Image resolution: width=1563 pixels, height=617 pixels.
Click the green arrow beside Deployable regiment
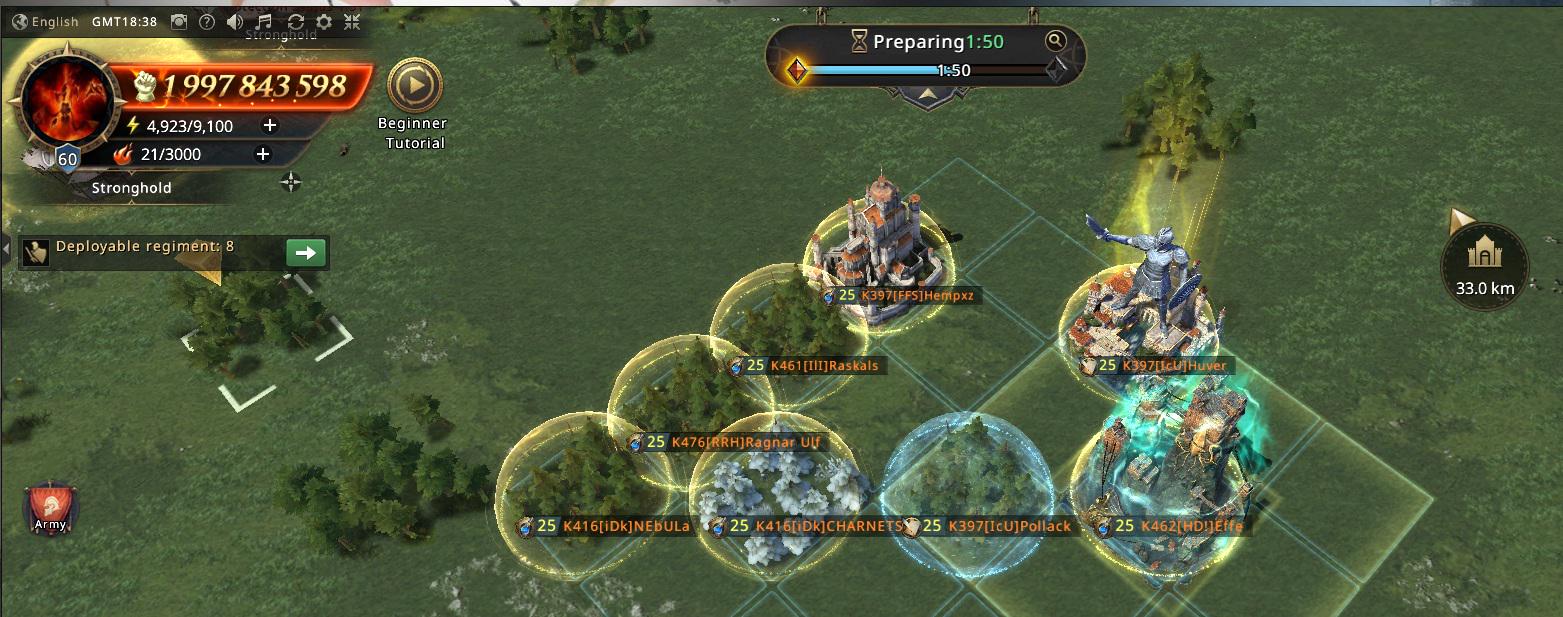(x=305, y=253)
